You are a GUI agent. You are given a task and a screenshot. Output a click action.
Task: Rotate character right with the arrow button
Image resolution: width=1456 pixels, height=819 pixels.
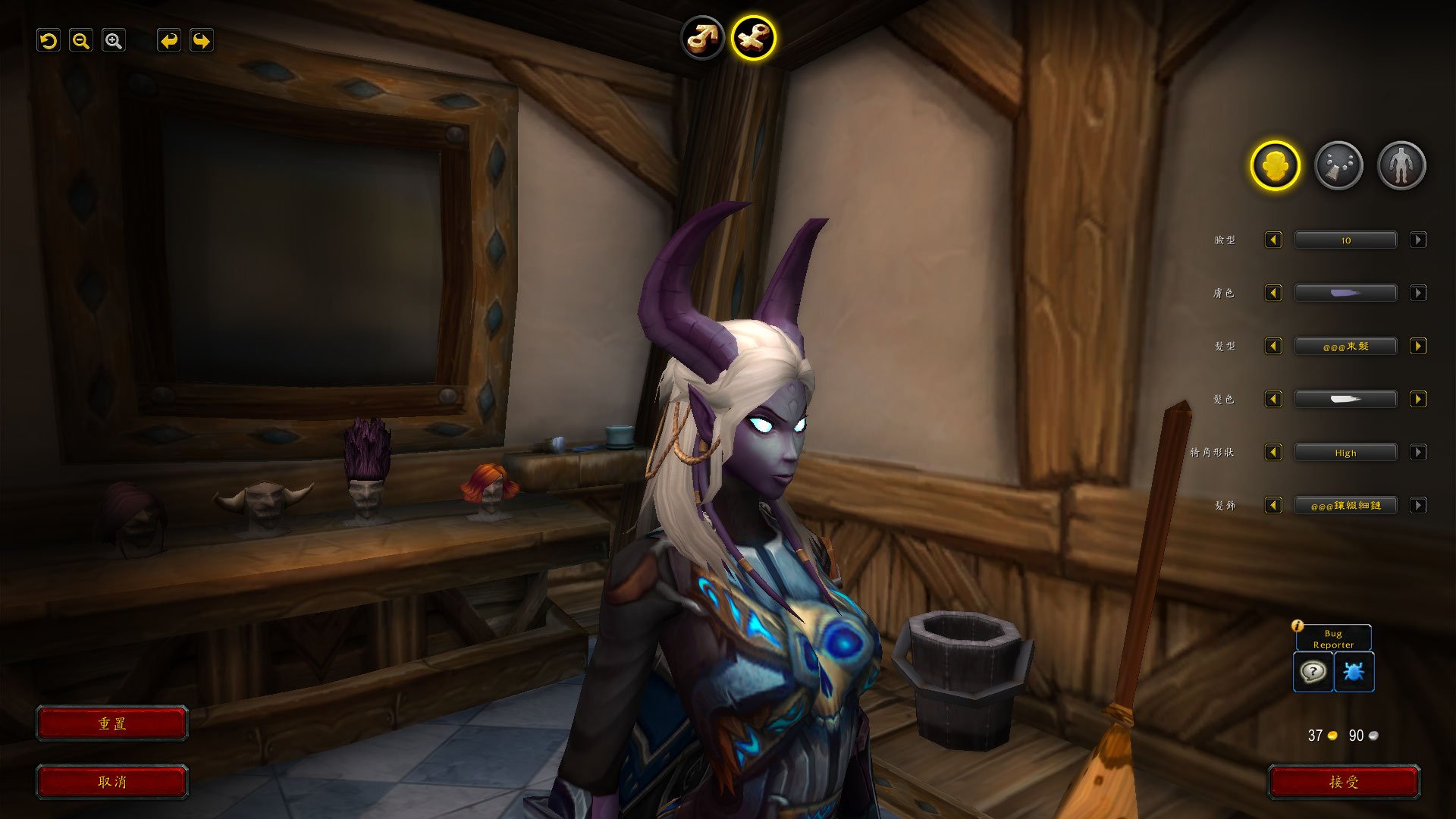(201, 41)
